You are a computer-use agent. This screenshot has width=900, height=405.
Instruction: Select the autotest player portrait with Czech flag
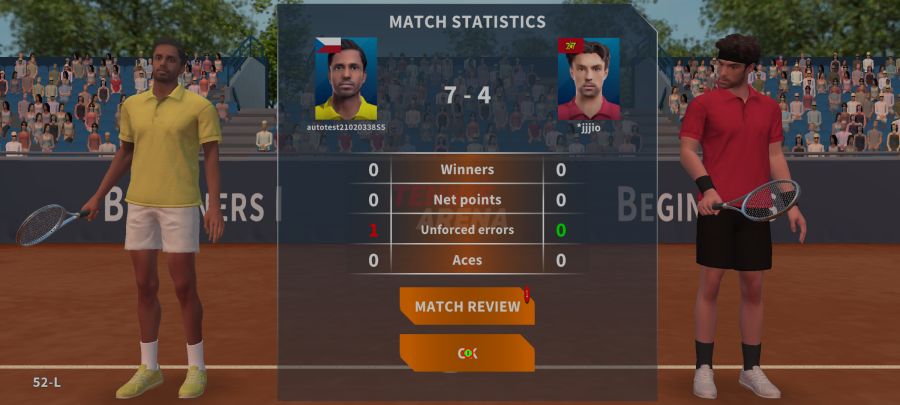[x=346, y=79]
